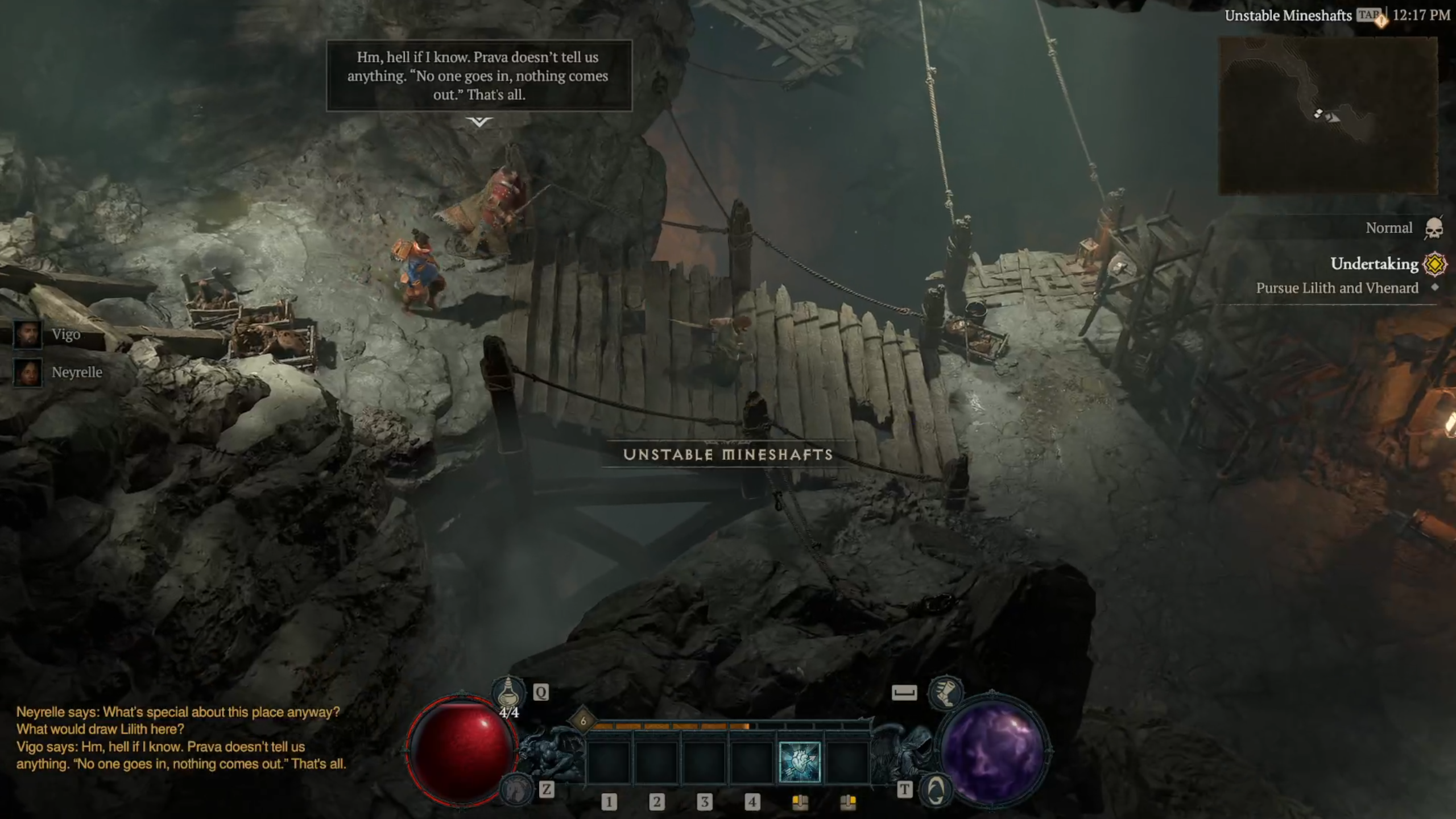Advance dialogue with the down arrow
The width and height of the screenshot is (1456, 819).
pyautogui.click(x=479, y=122)
